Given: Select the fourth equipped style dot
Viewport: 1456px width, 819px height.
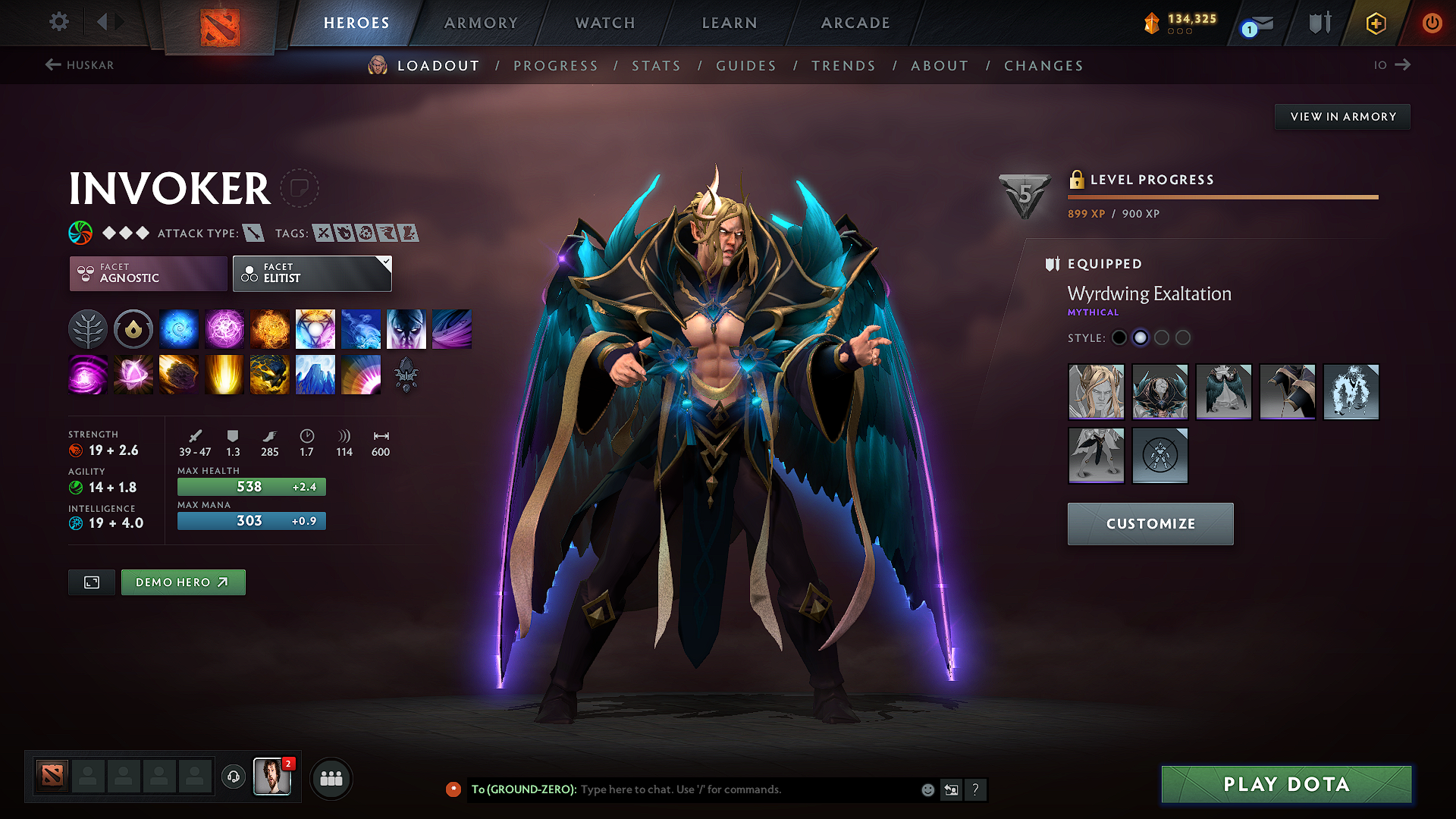Looking at the screenshot, I should point(1183,337).
